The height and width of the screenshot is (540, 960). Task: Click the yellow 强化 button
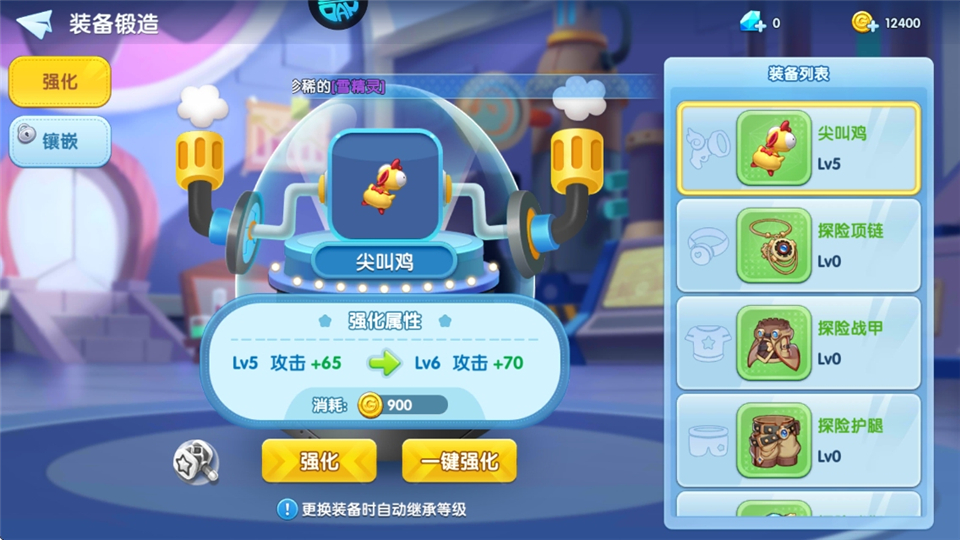click(x=319, y=461)
